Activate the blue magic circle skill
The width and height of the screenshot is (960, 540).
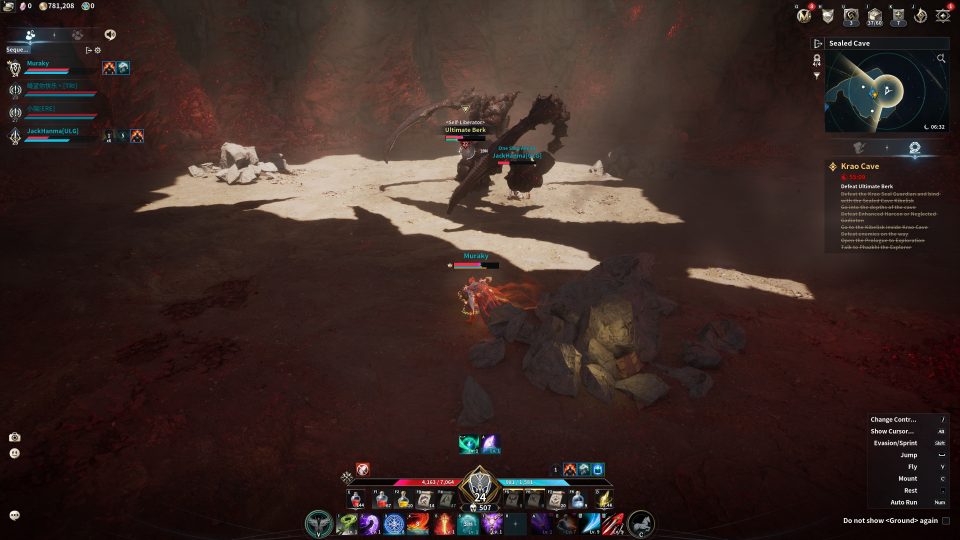click(x=393, y=523)
